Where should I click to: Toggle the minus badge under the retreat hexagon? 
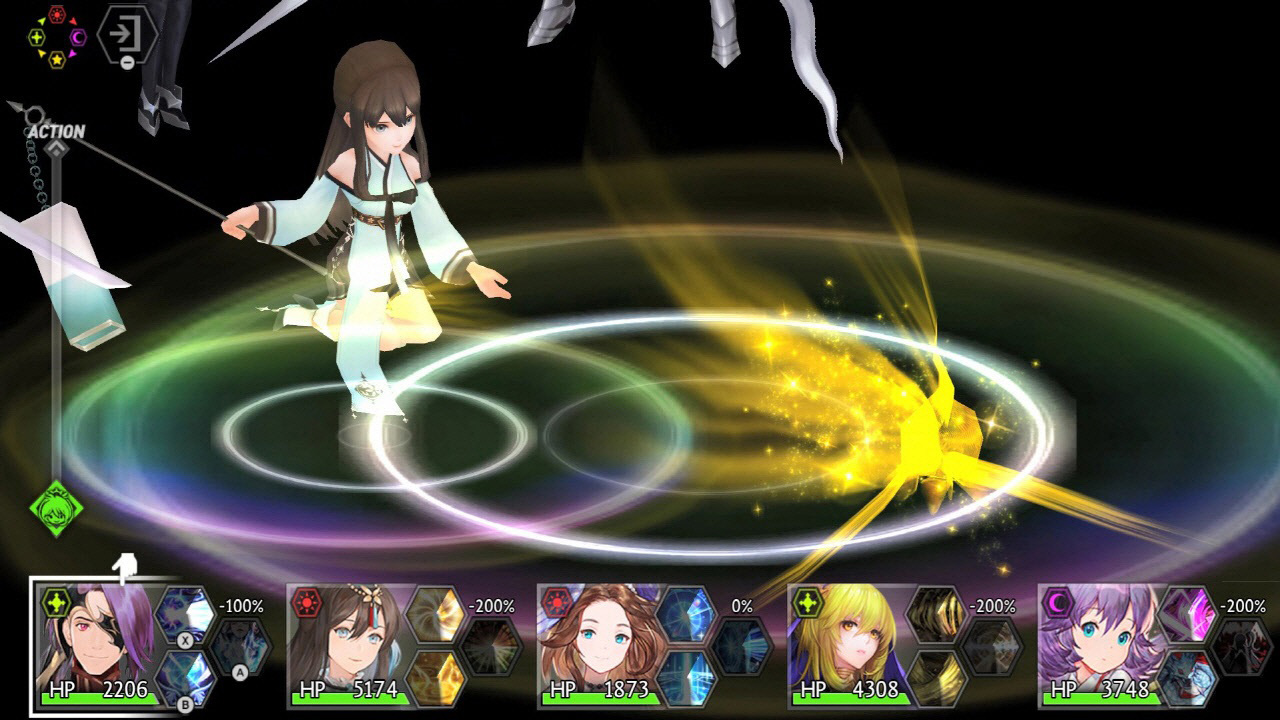point(127,63)
